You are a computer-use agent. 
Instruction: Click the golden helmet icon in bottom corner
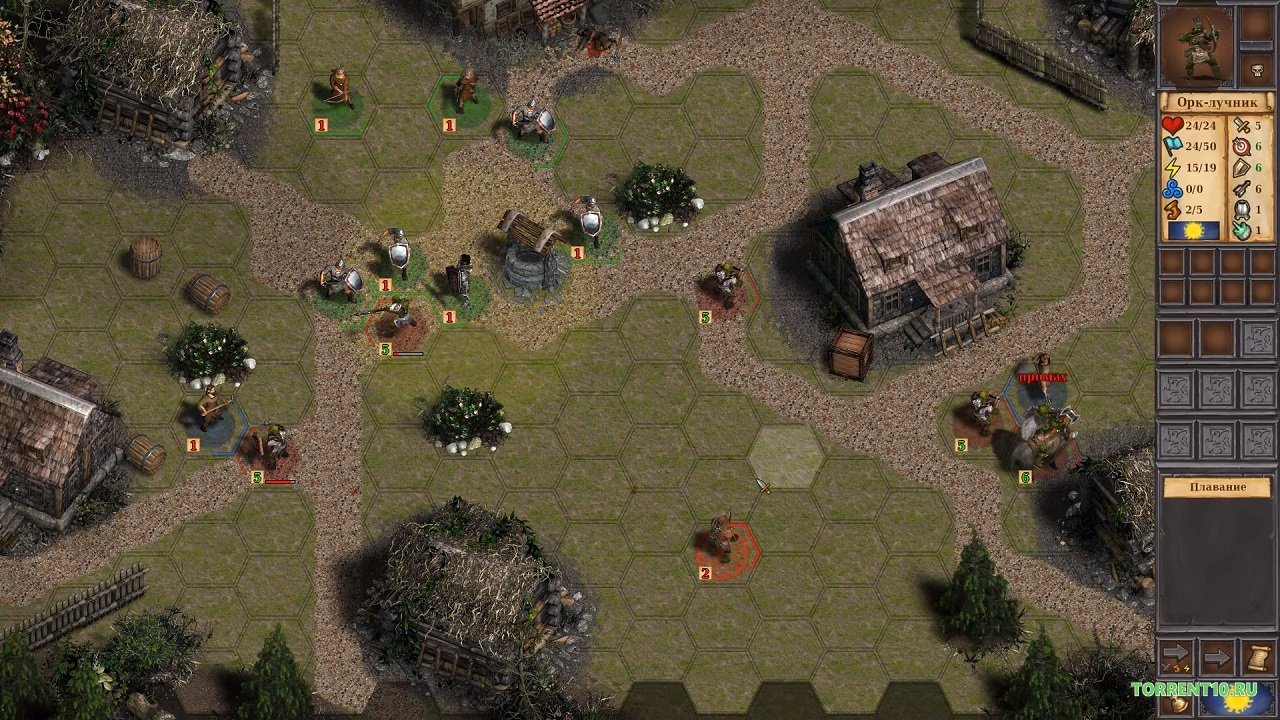(1179, 704)
